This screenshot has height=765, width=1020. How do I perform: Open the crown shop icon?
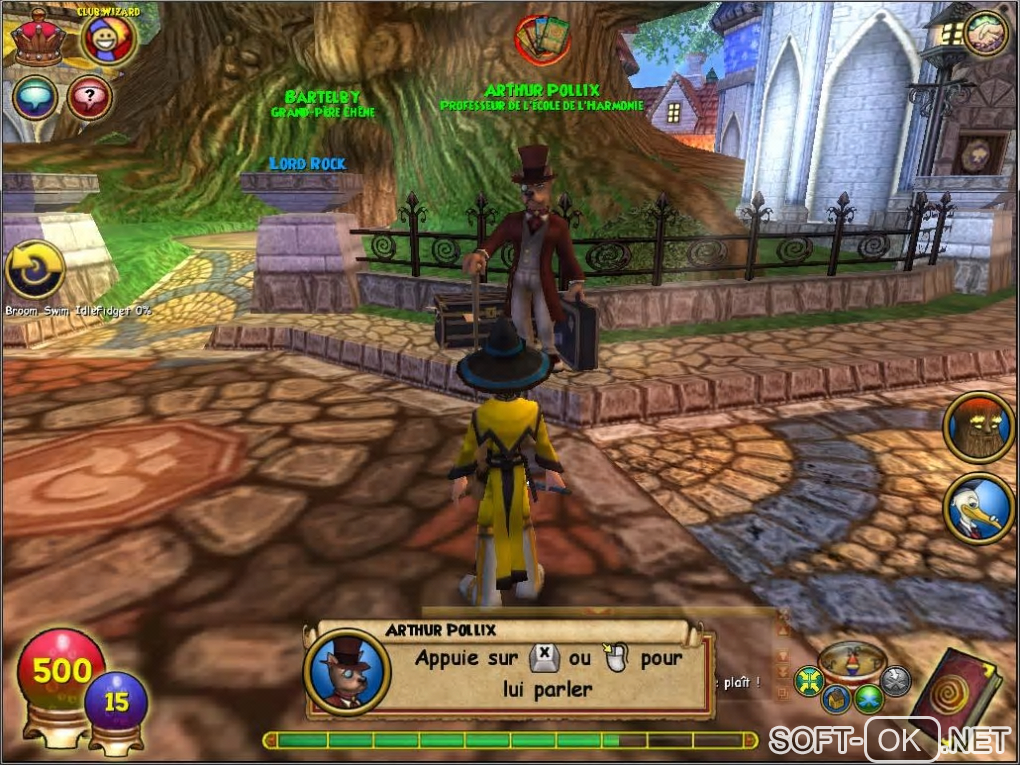(x=40, y=37)
